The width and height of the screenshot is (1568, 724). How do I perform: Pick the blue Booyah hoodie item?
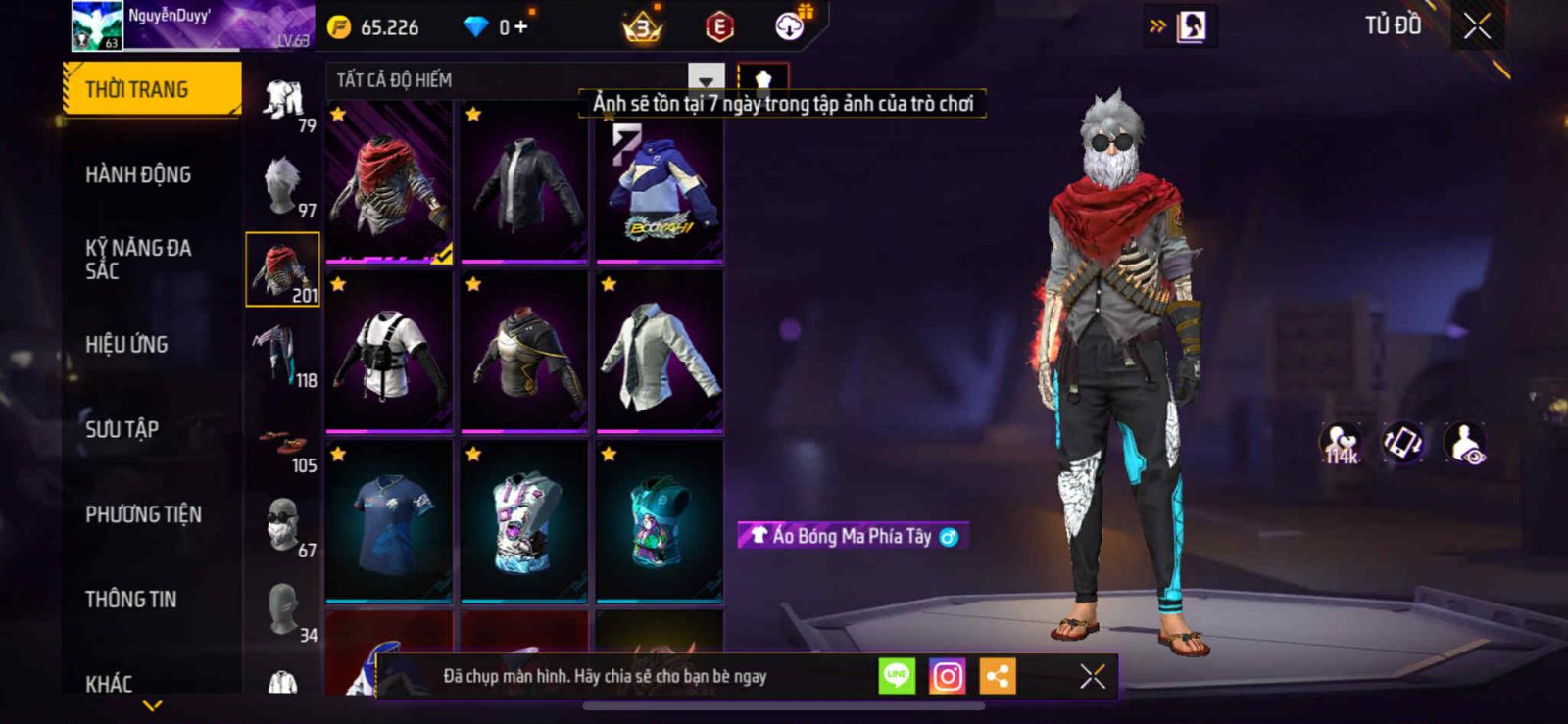point(660,183)
